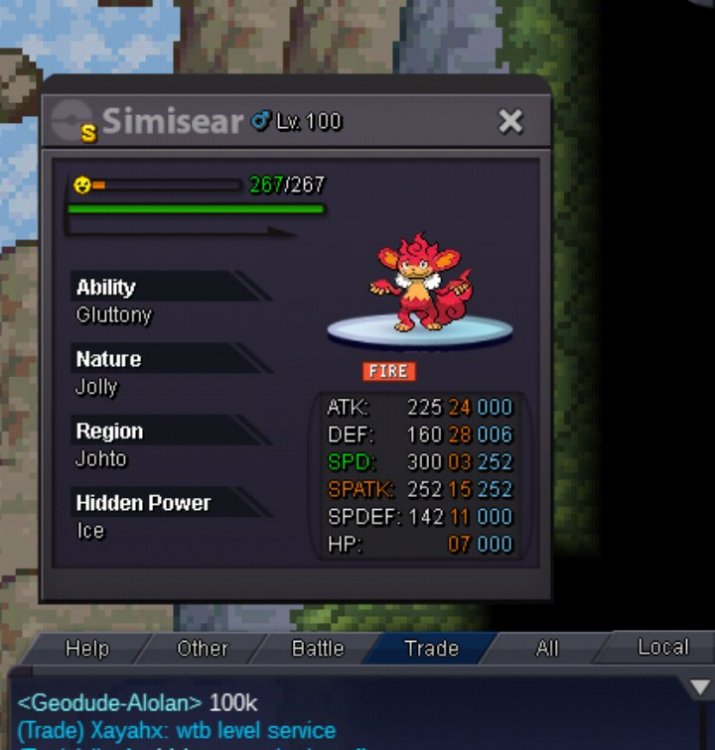This screenshot has width=715, height=750.
Task: Open the Other chat tab
Action: point(202,648)
